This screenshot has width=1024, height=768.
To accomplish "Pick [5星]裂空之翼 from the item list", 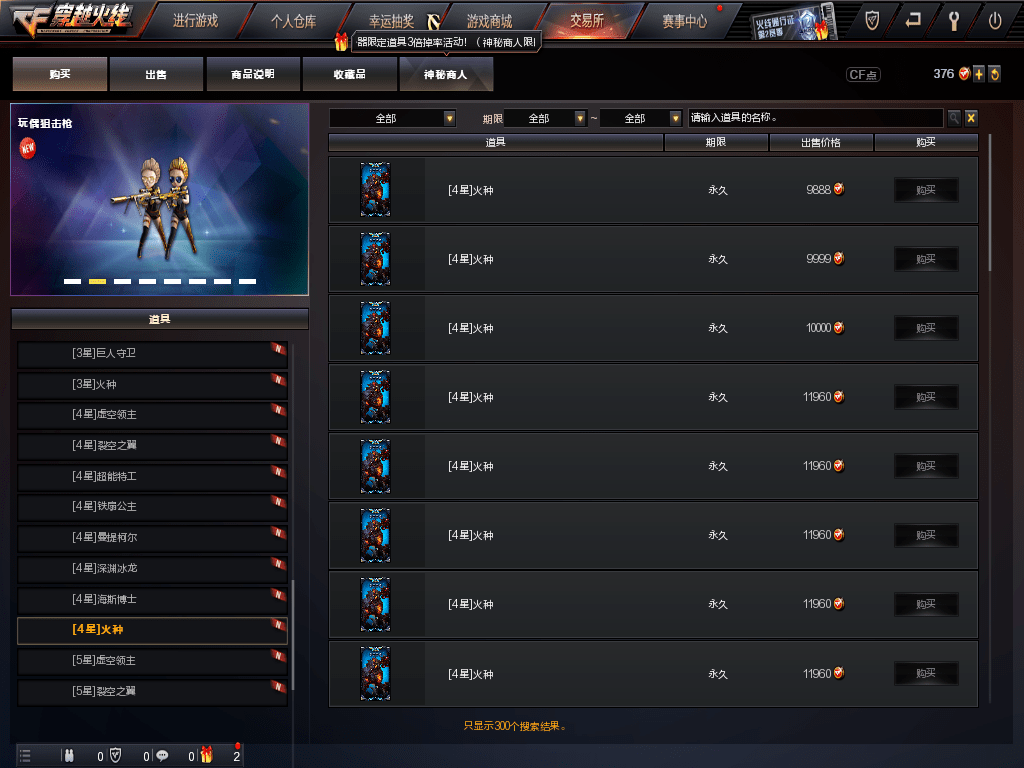I will 152,691.
